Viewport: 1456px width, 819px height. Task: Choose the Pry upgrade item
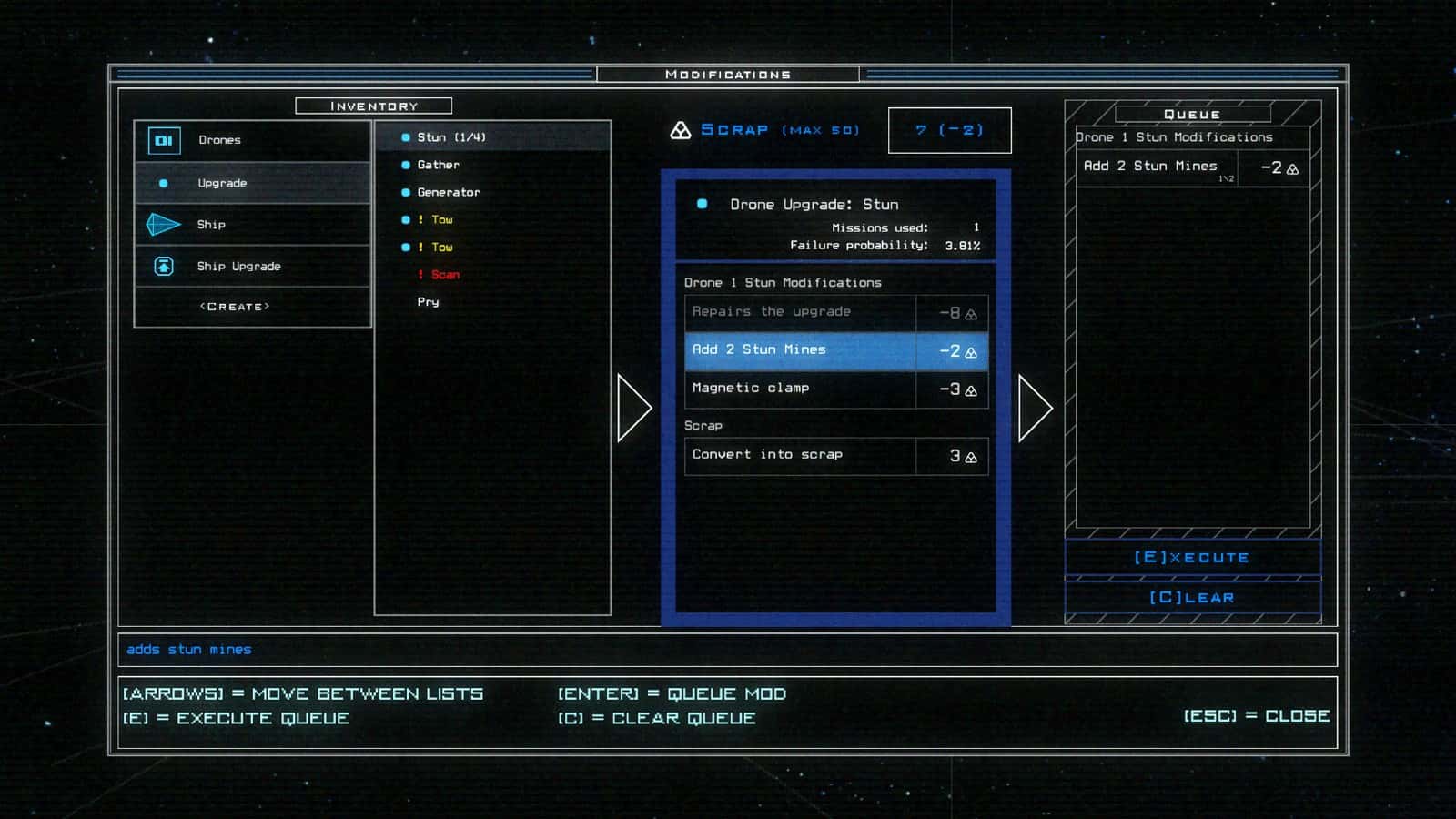429,302
